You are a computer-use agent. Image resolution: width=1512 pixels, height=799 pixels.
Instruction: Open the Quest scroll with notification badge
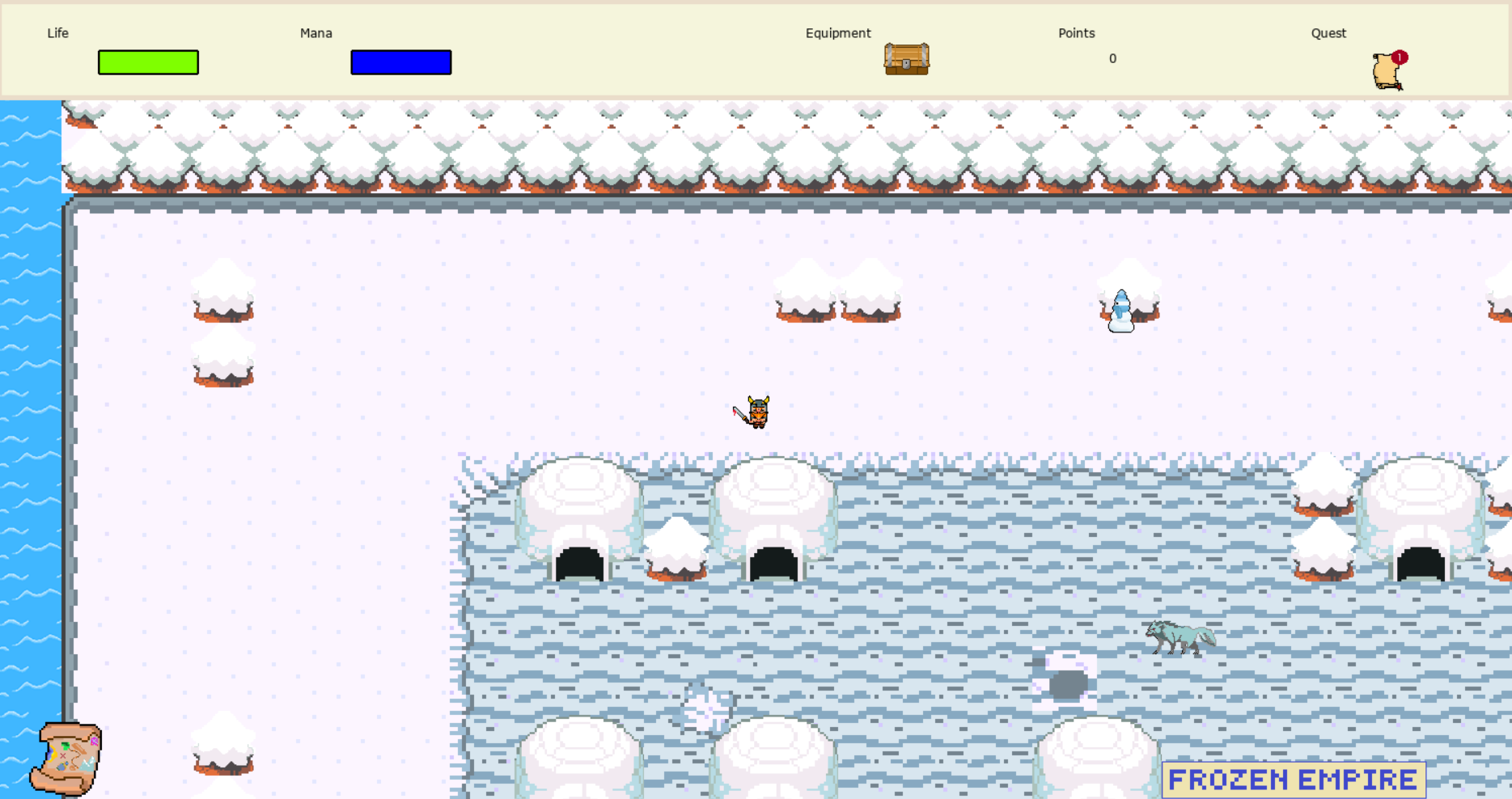click(x=1385, y=71)
